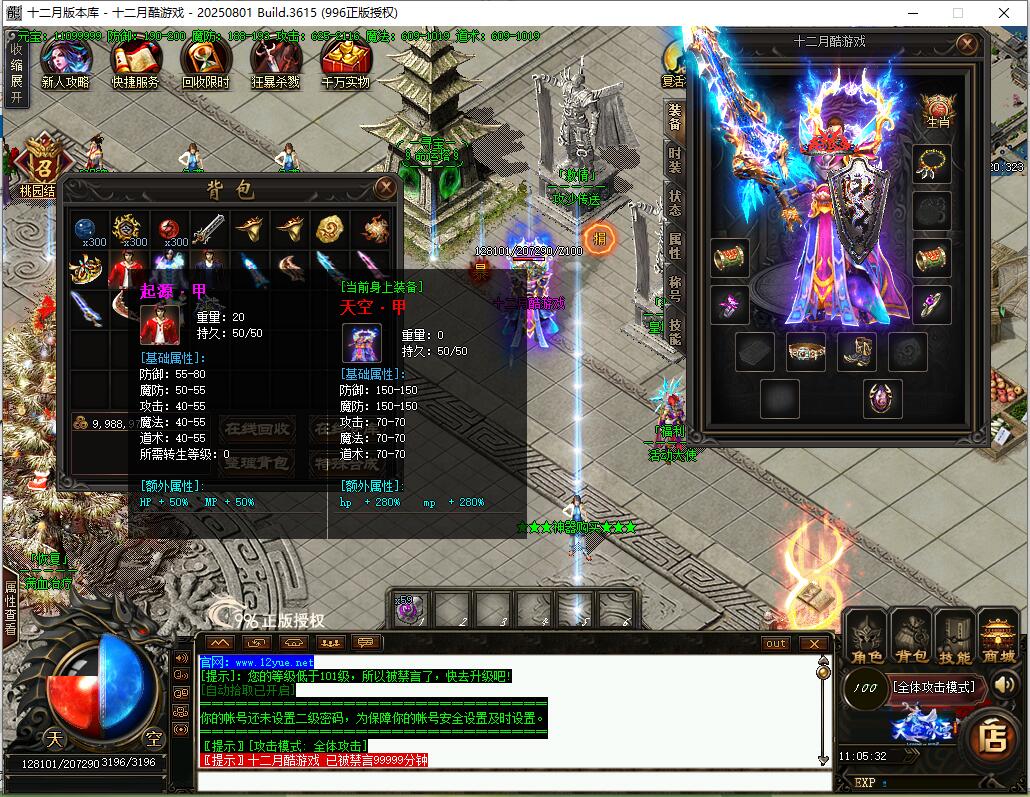Viewport: 1030px width, 797px height.
Task: Switch to the 时装 fashion tab
Action: 675,159
